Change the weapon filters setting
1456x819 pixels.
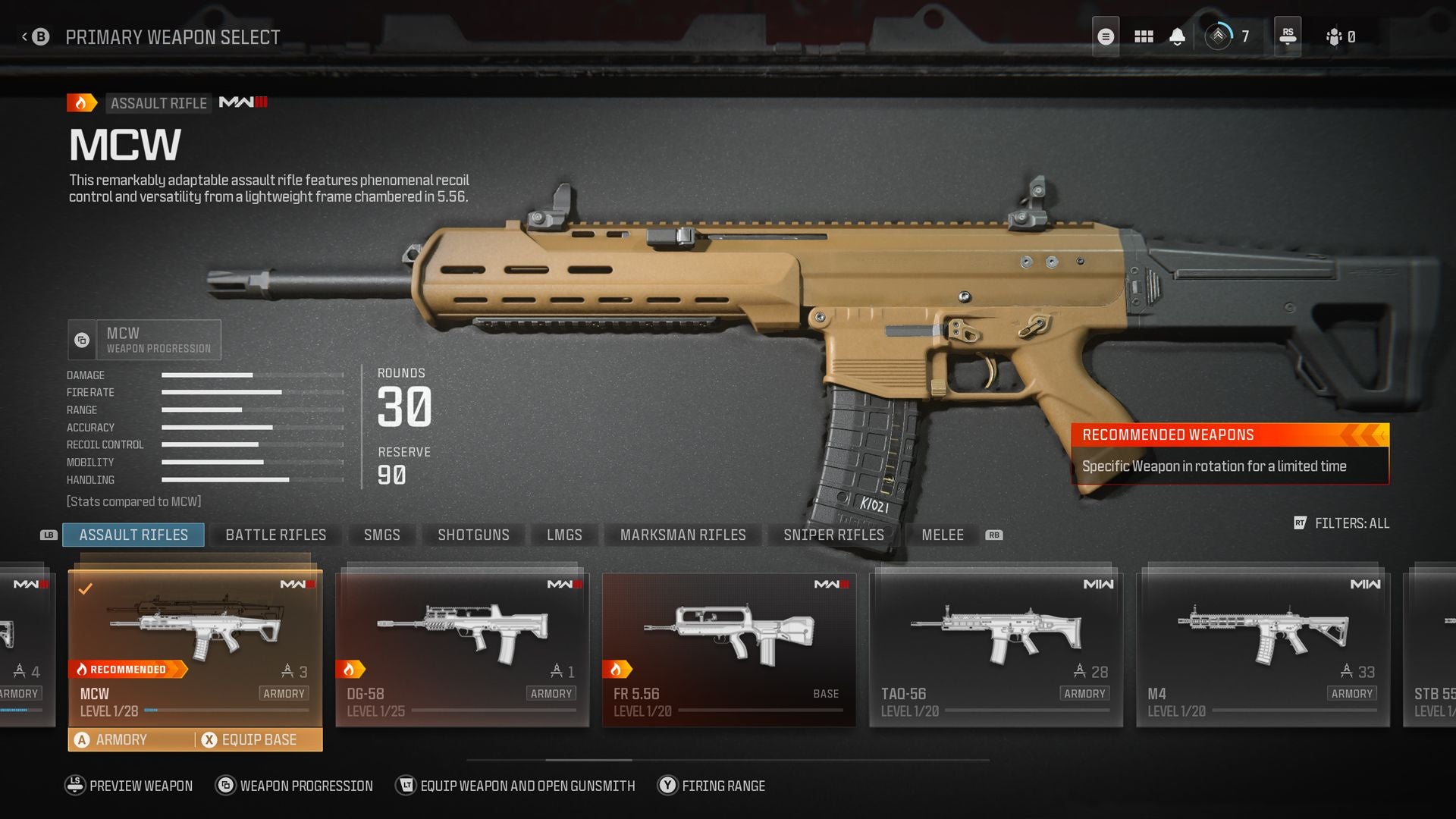click(1342, 523)
